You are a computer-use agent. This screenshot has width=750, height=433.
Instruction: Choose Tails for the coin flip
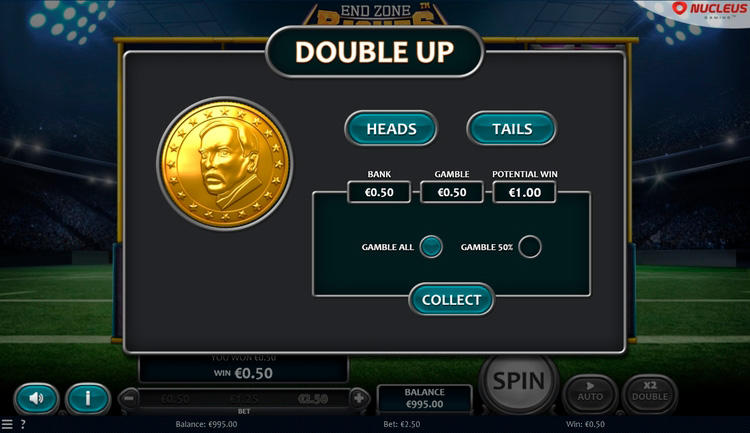(512, 129)
